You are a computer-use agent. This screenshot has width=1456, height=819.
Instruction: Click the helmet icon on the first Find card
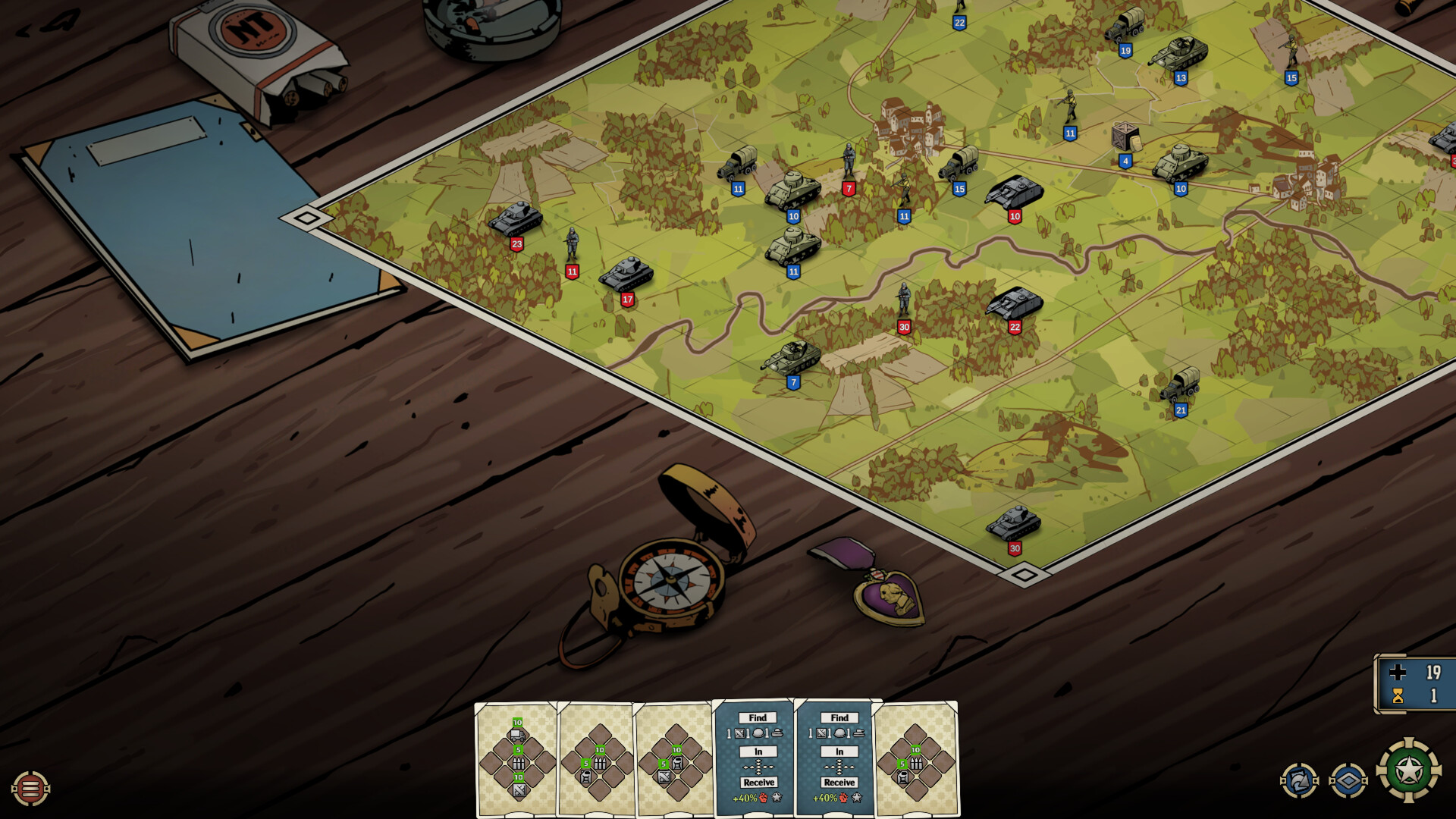(759, 734)
